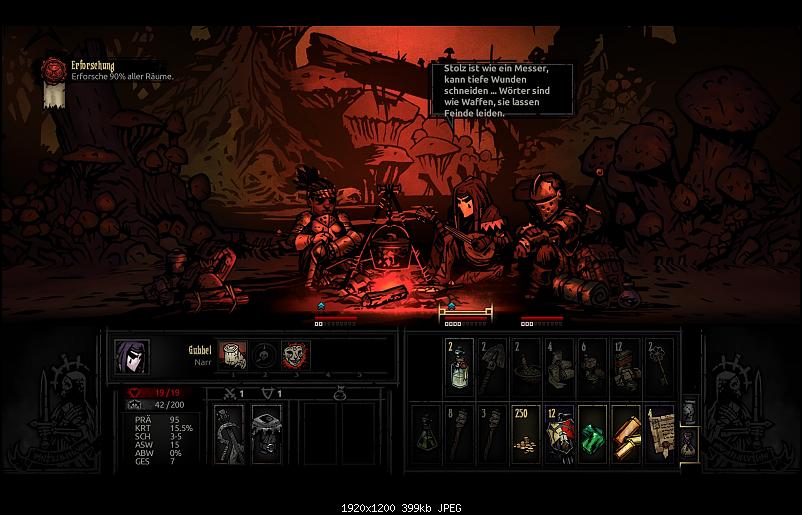The height and width of the screenshot is (515, 802).
Task: Inspect the equipped hooded armor slot
Action: (265, 435)
